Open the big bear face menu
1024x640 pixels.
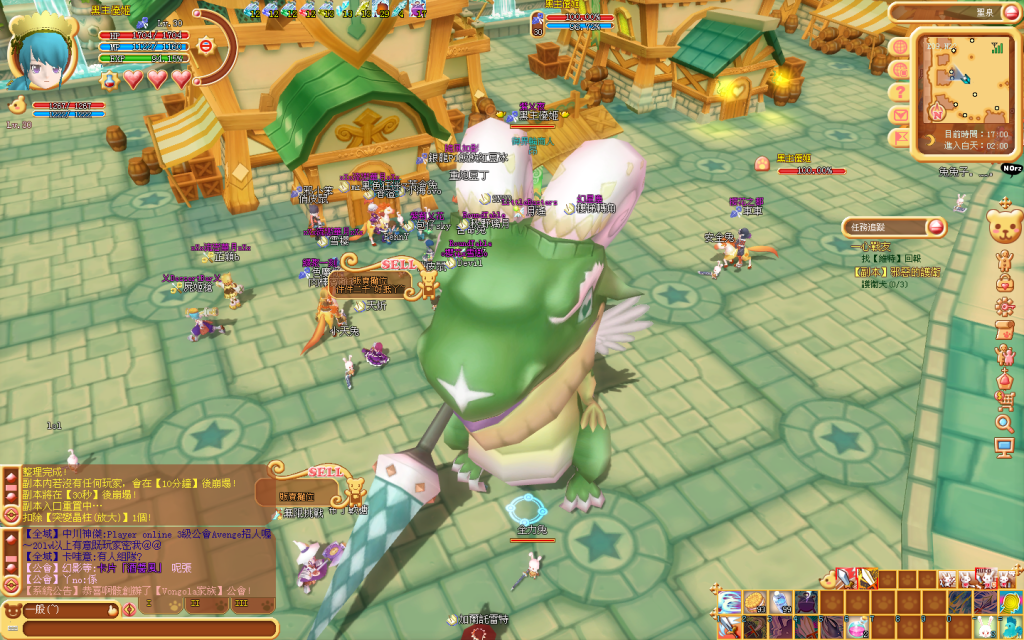coord(1004,224)
